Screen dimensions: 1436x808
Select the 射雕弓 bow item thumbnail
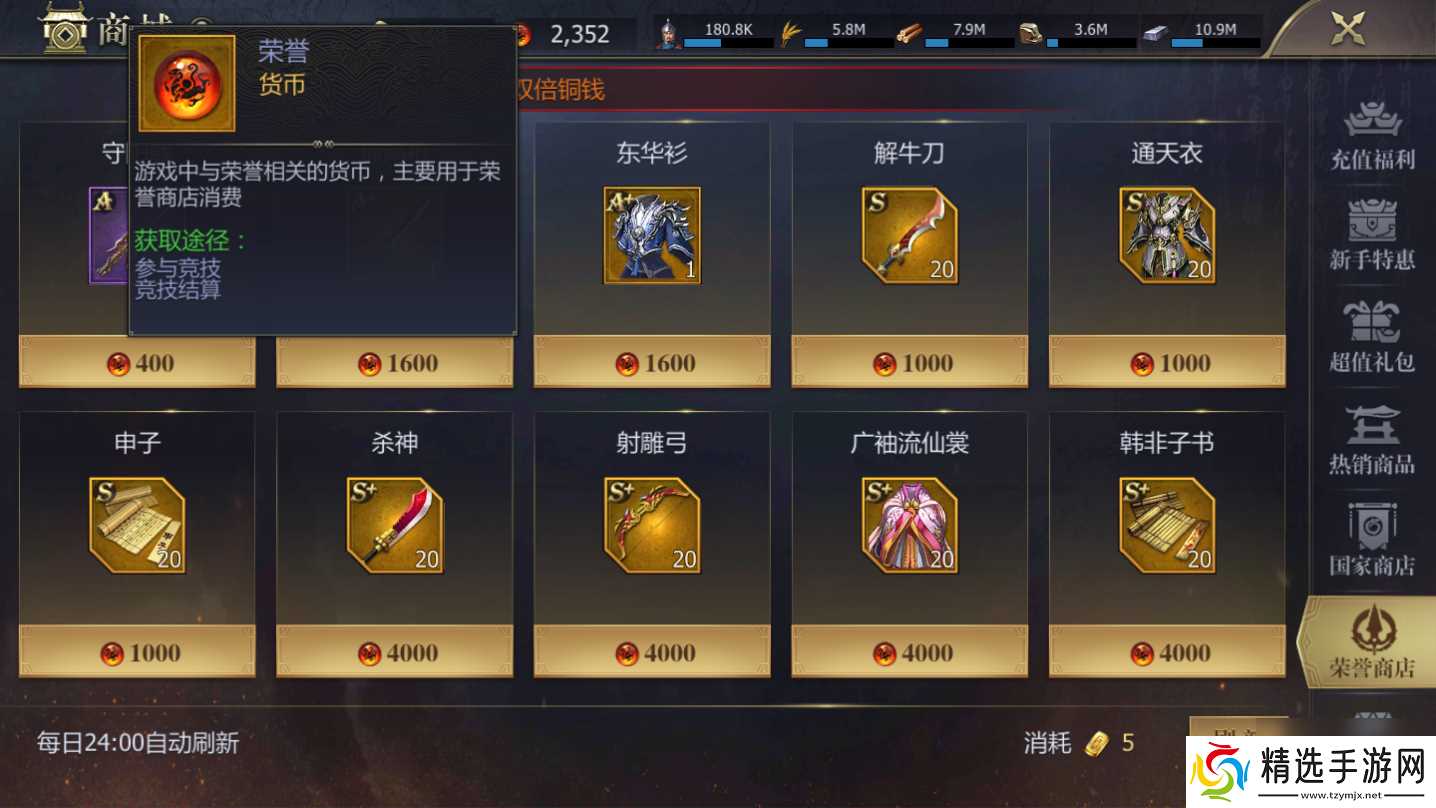[x=651, y=523]
